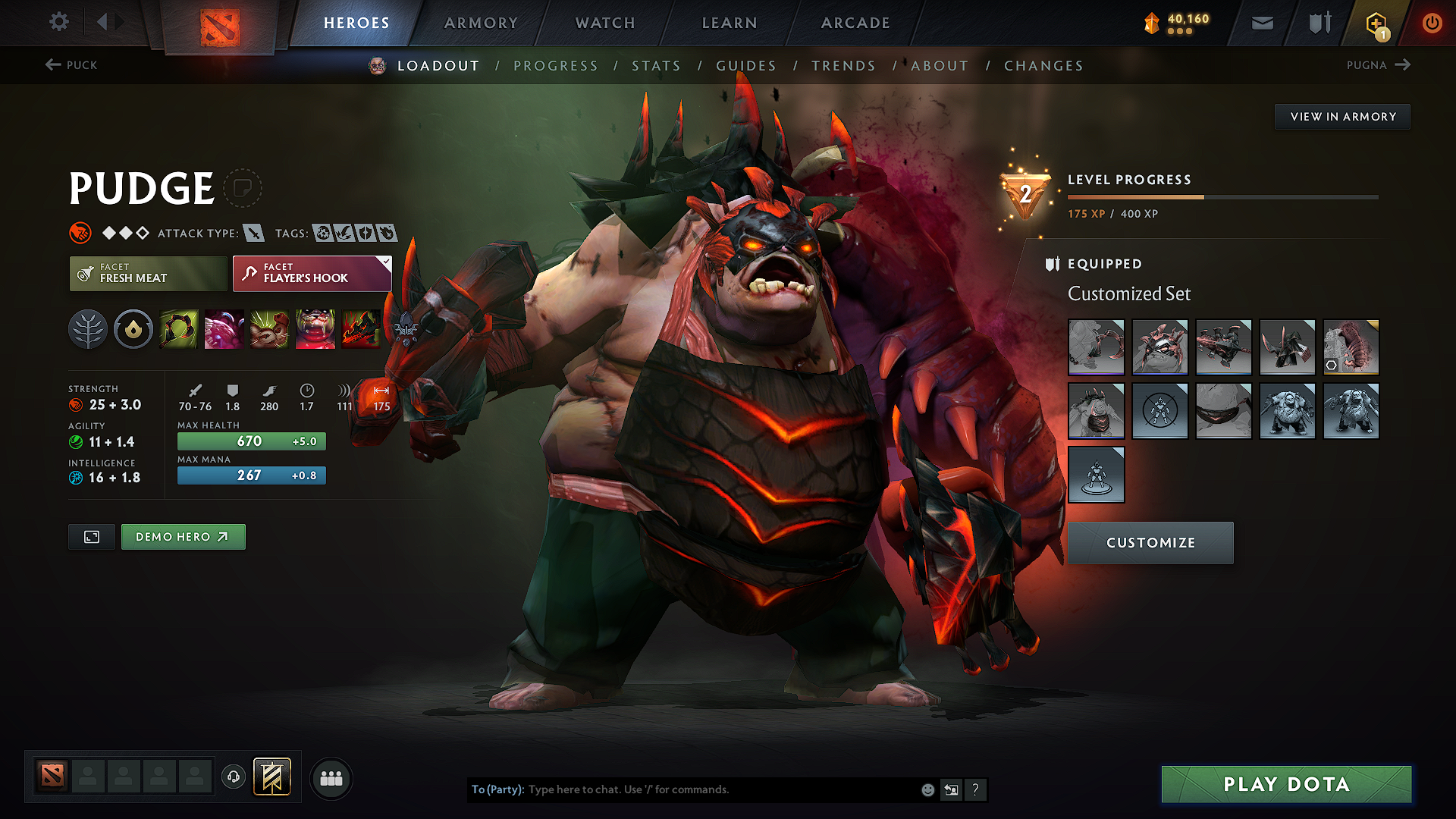Click the CUSTOMIZE button
The image size is (1456, 819).
point(1150,542)
